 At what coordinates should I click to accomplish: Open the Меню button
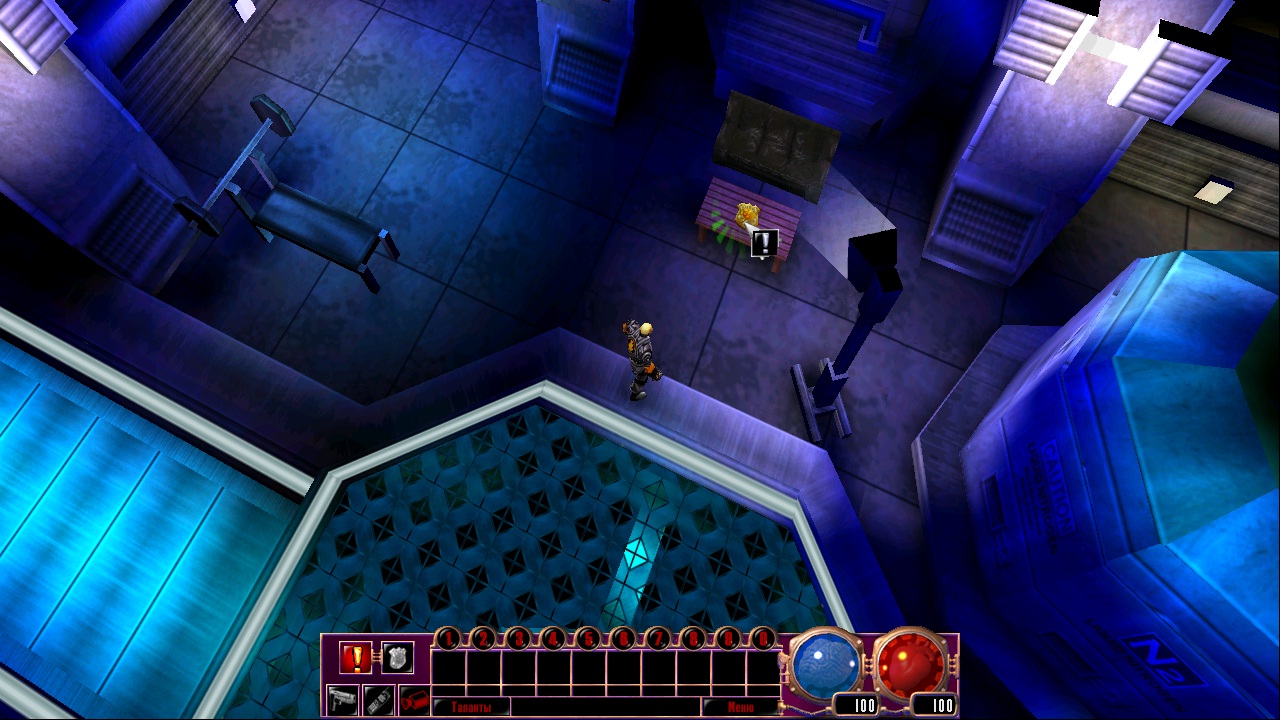coord(741,707)
